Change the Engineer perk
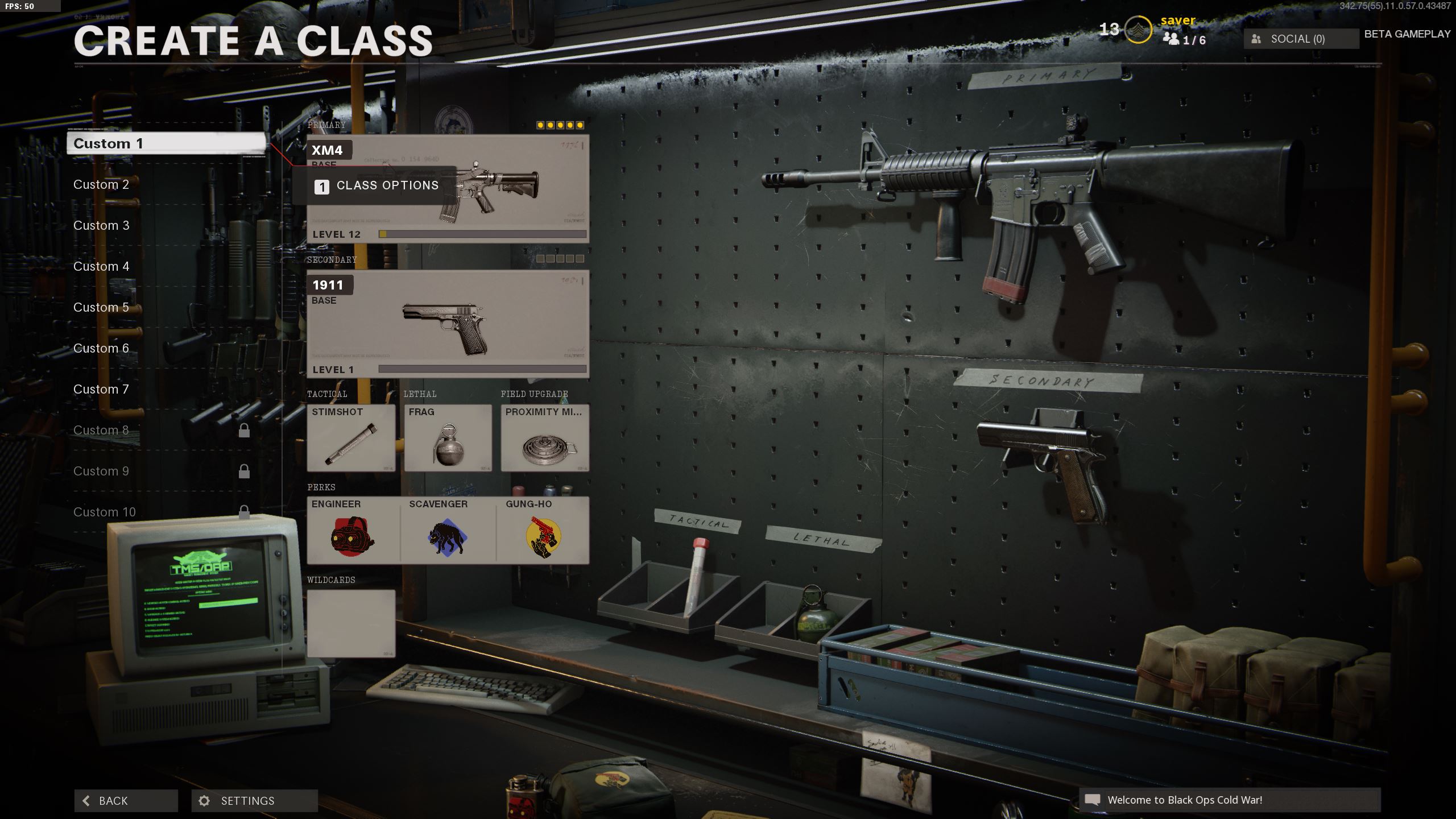The image size is (1456, 819). coord(353,531)
